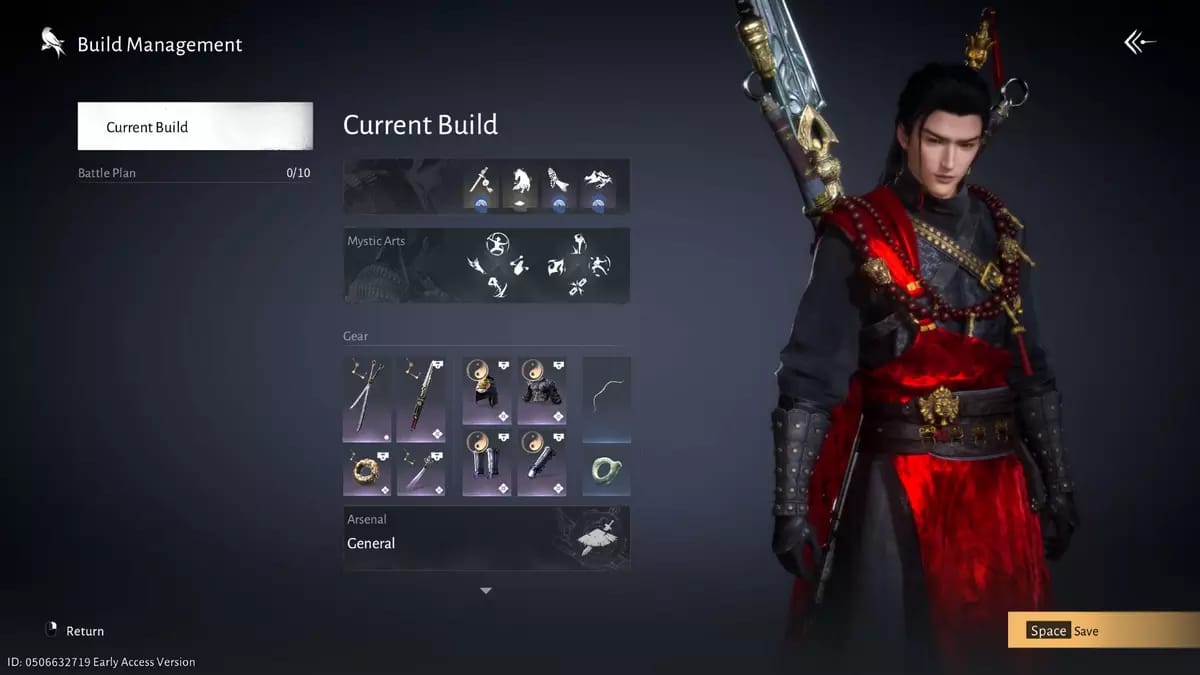Select the bow gear slot
Image resolution: width=1200 pixels, height=675 pixels.
607,399
